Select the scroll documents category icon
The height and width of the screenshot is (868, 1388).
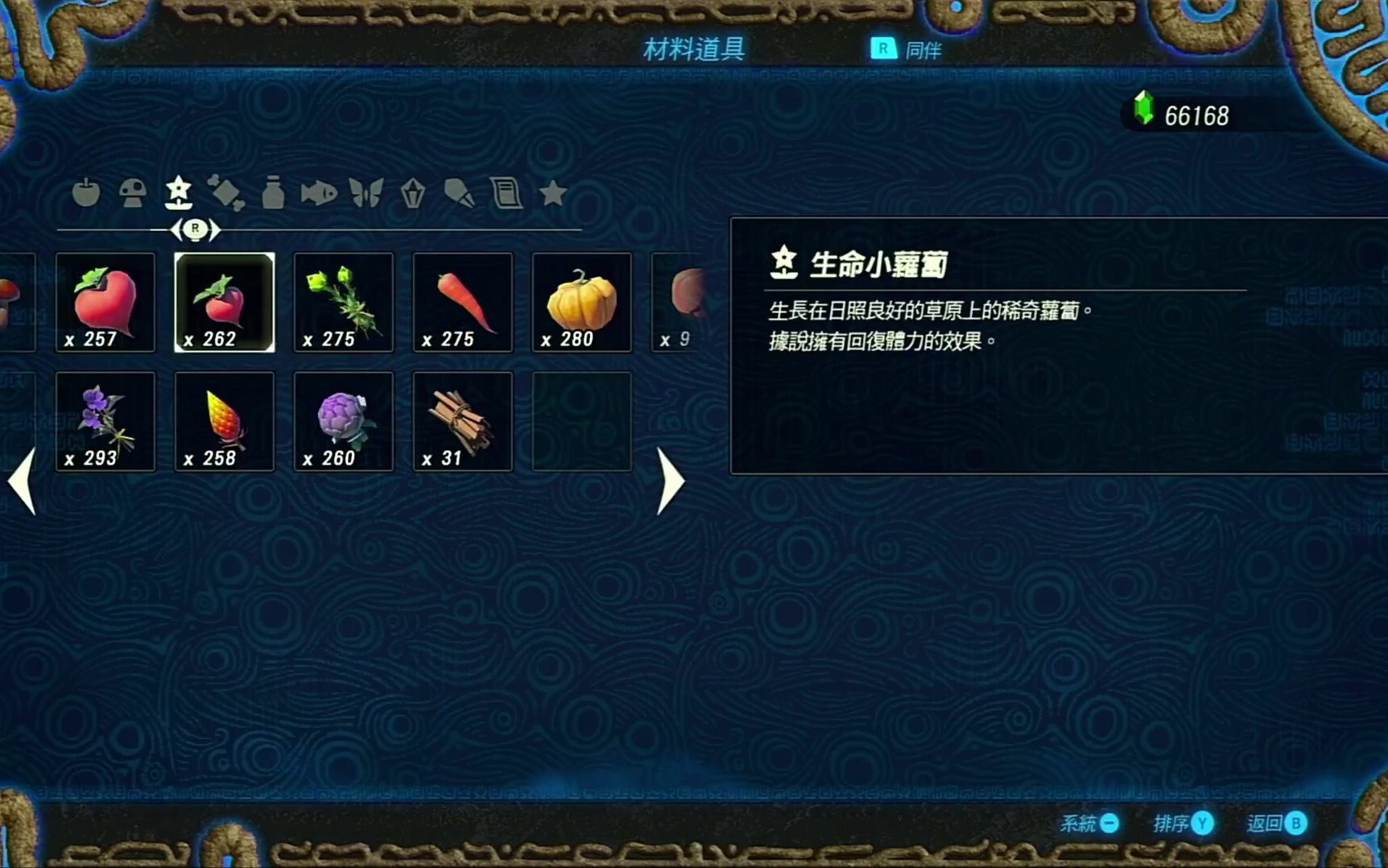tap(506, 192)
